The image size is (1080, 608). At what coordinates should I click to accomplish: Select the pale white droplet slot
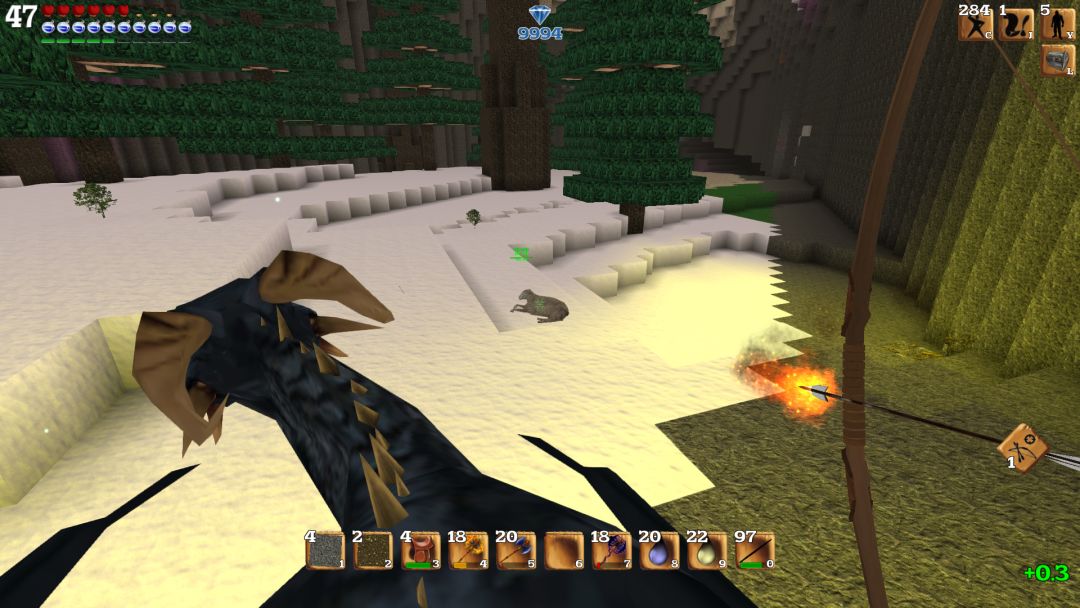pyautogui.click(x=707, y=551)
